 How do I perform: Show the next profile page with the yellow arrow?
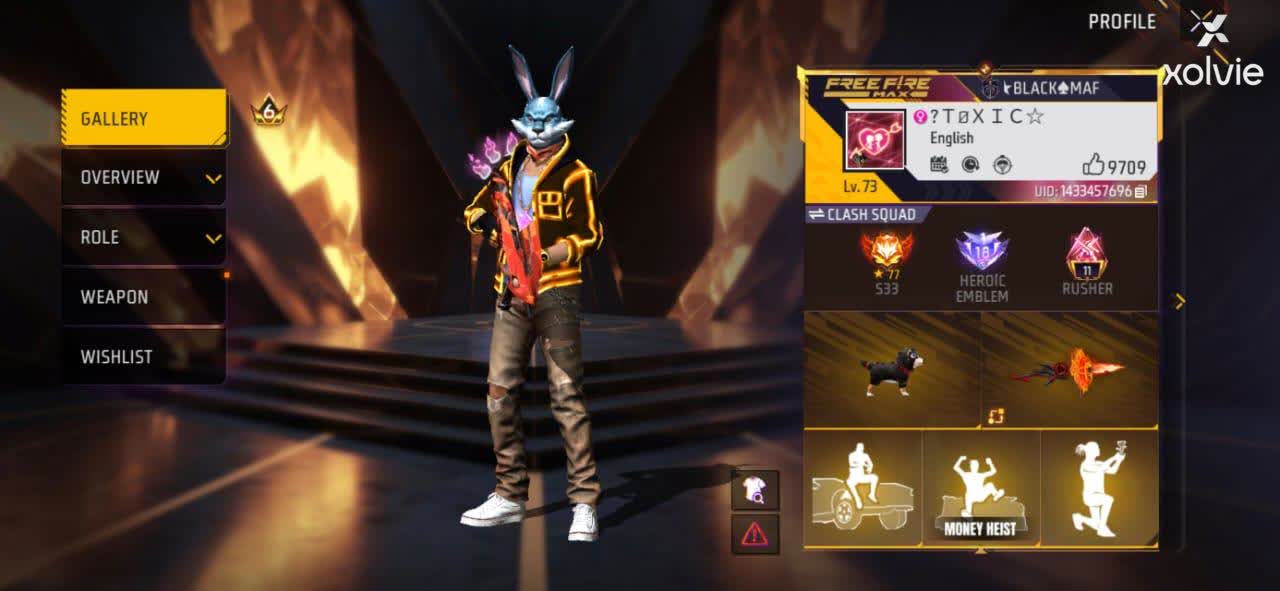click(x=1180, y=301)
